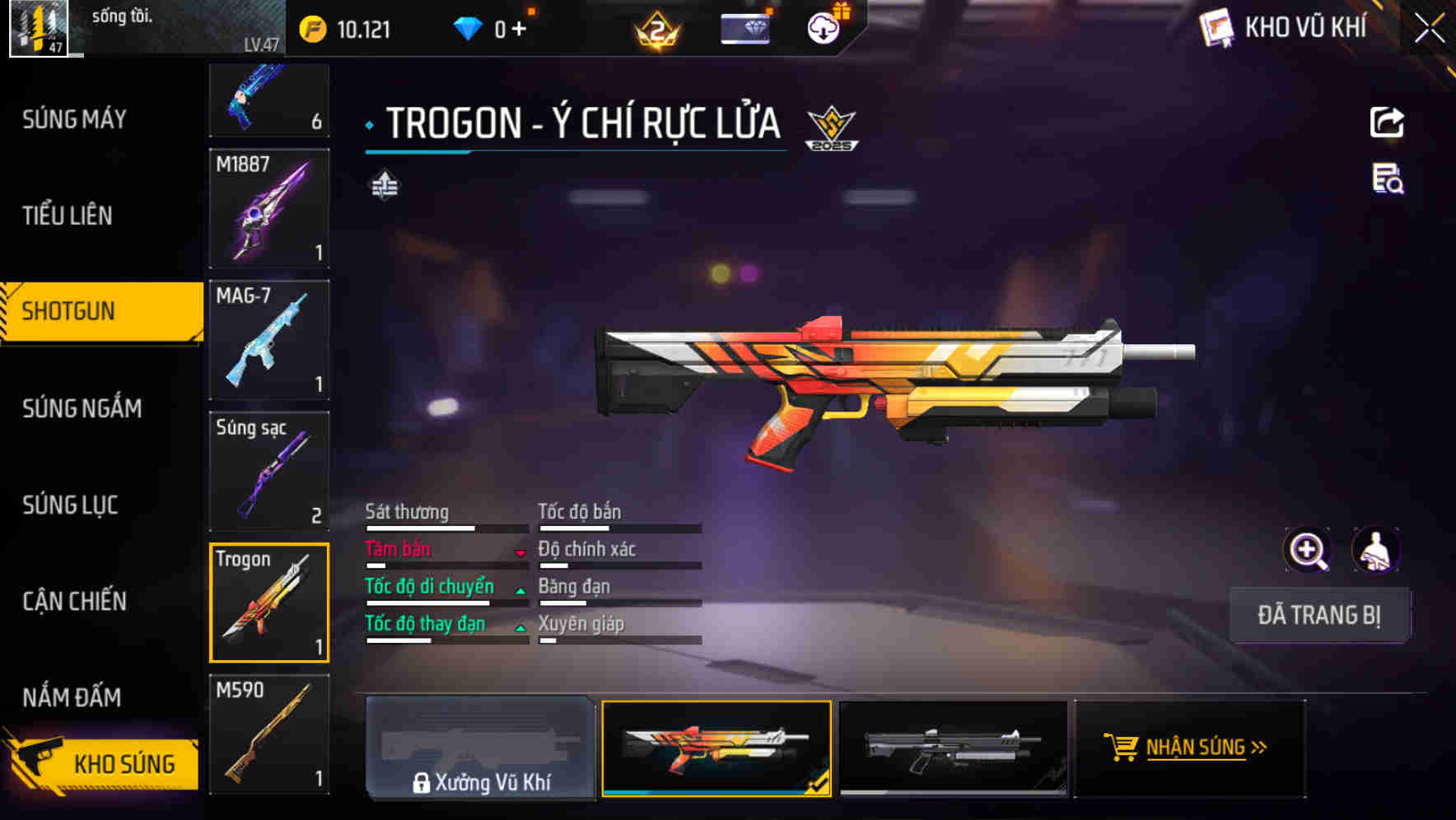Select the default gray Trogon skin

coord(953,748)
